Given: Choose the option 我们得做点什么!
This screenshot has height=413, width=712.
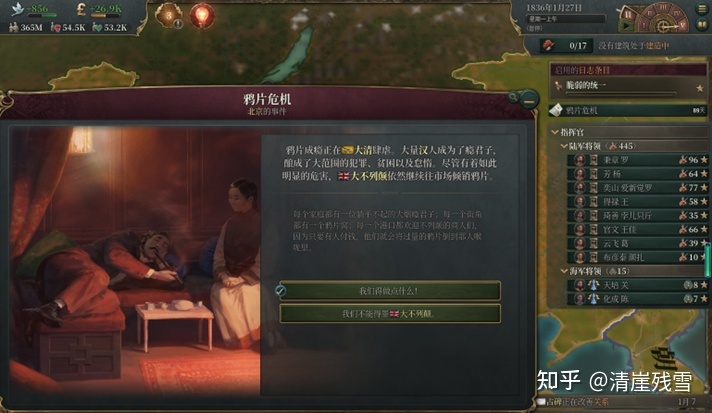Looking at the screenshot, I should (388, 290).
